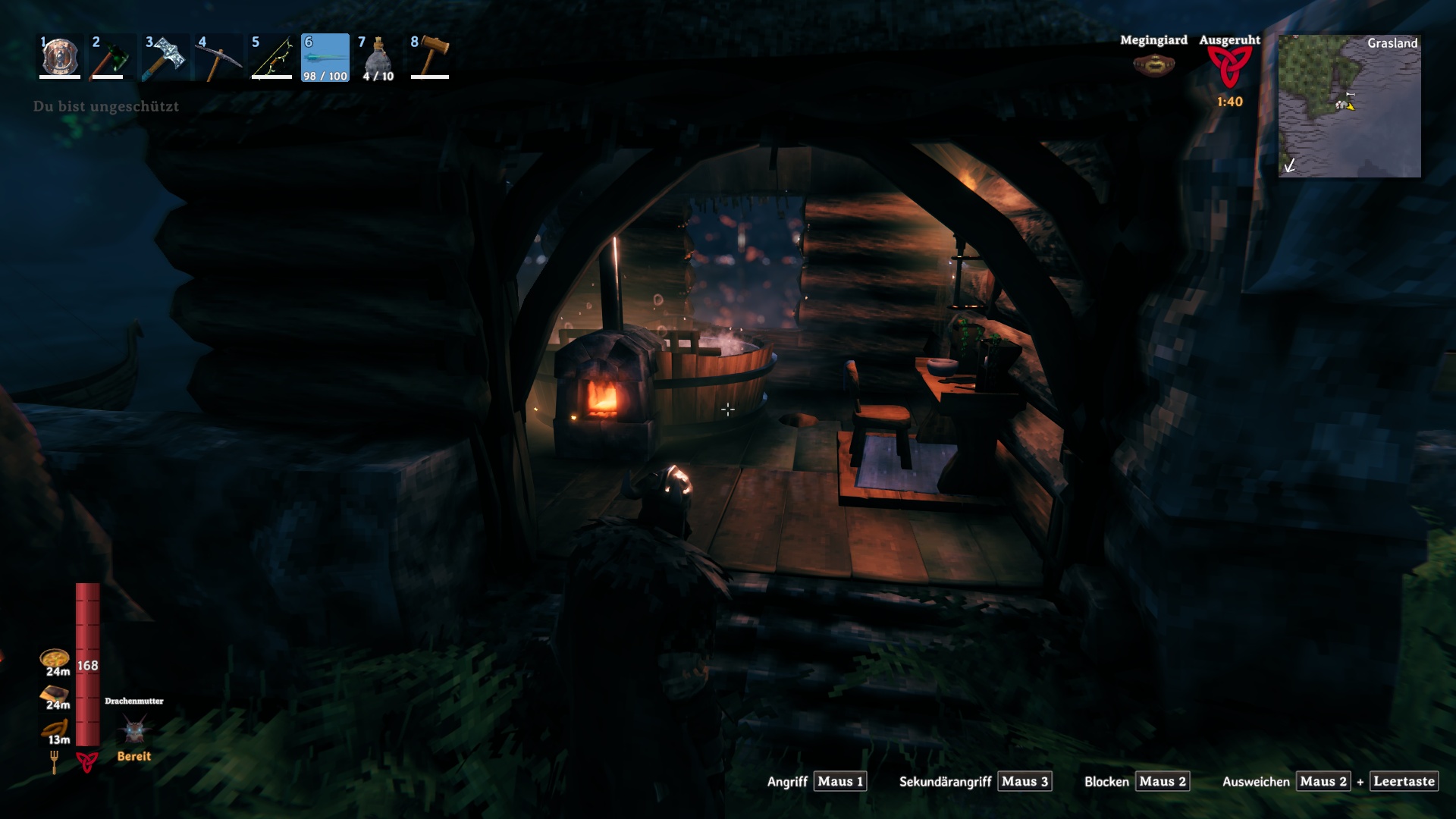Click the Megingjard belt status icon
1456x819 pixels.
(x=1155, y=64)
